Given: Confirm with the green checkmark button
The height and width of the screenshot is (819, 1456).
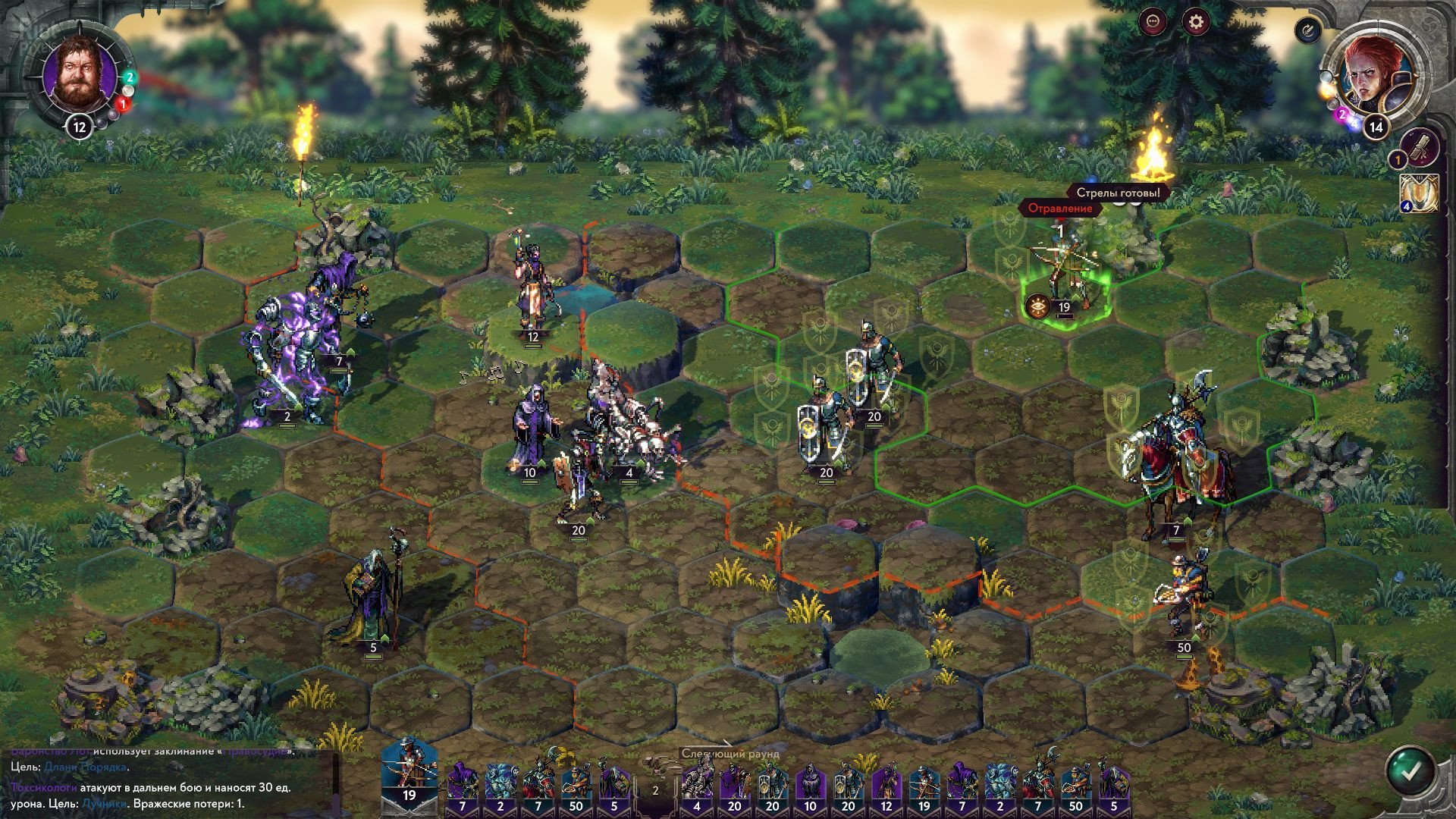Looking at the screenshot, I should 1410,771.
